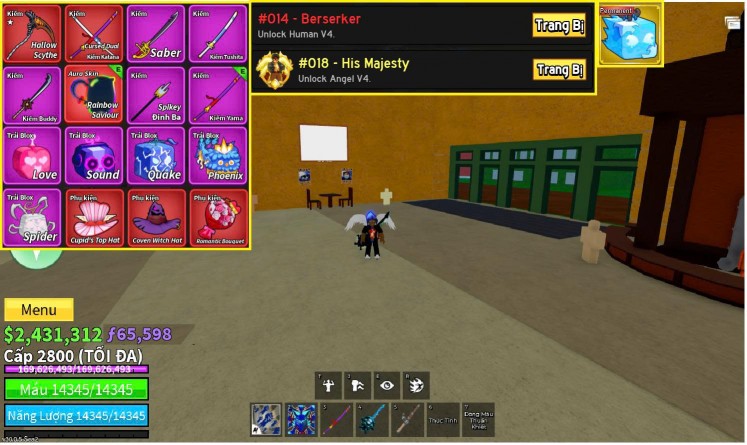The width and height of the screenshot is (747, 445).
Task: Open the yellow Menu button
Action: (39, 310)
